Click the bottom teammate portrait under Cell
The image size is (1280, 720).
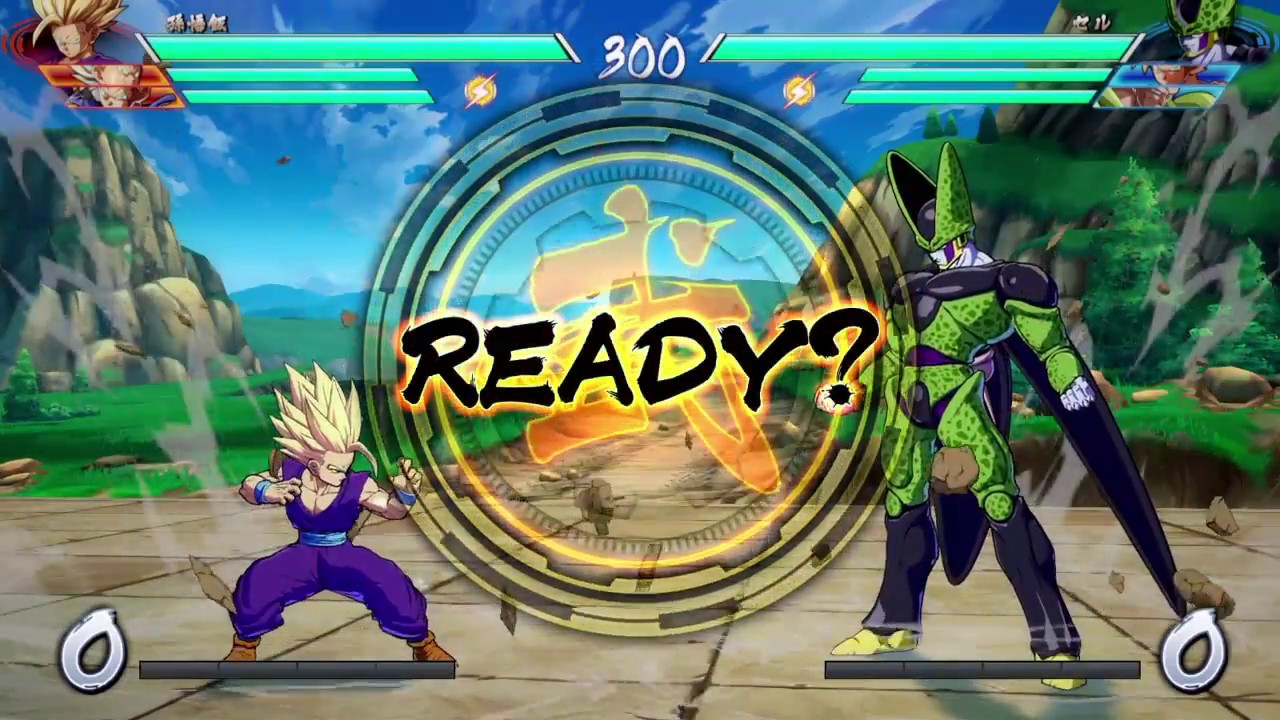[x=1165, y=95]
